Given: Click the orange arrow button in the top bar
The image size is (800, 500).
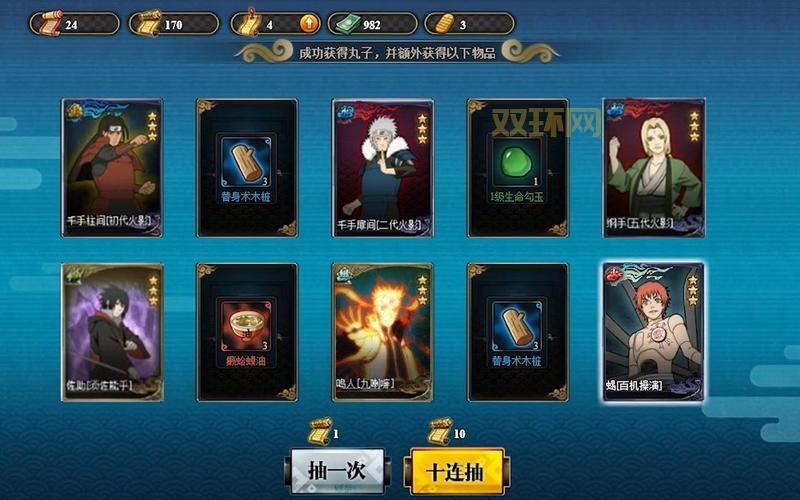Looking at the screenshot, I should pos(309,23).
